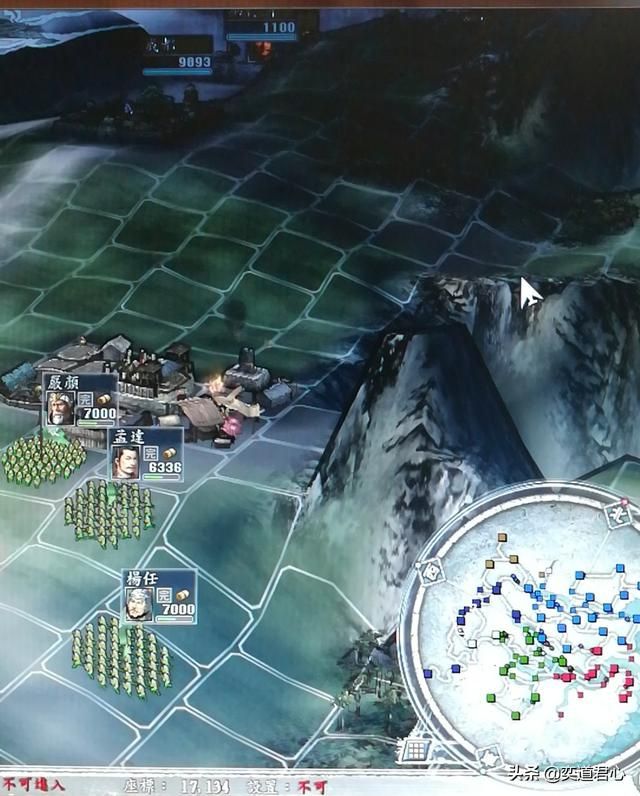Select Meng Da's unit banner (孟達)

145,452
